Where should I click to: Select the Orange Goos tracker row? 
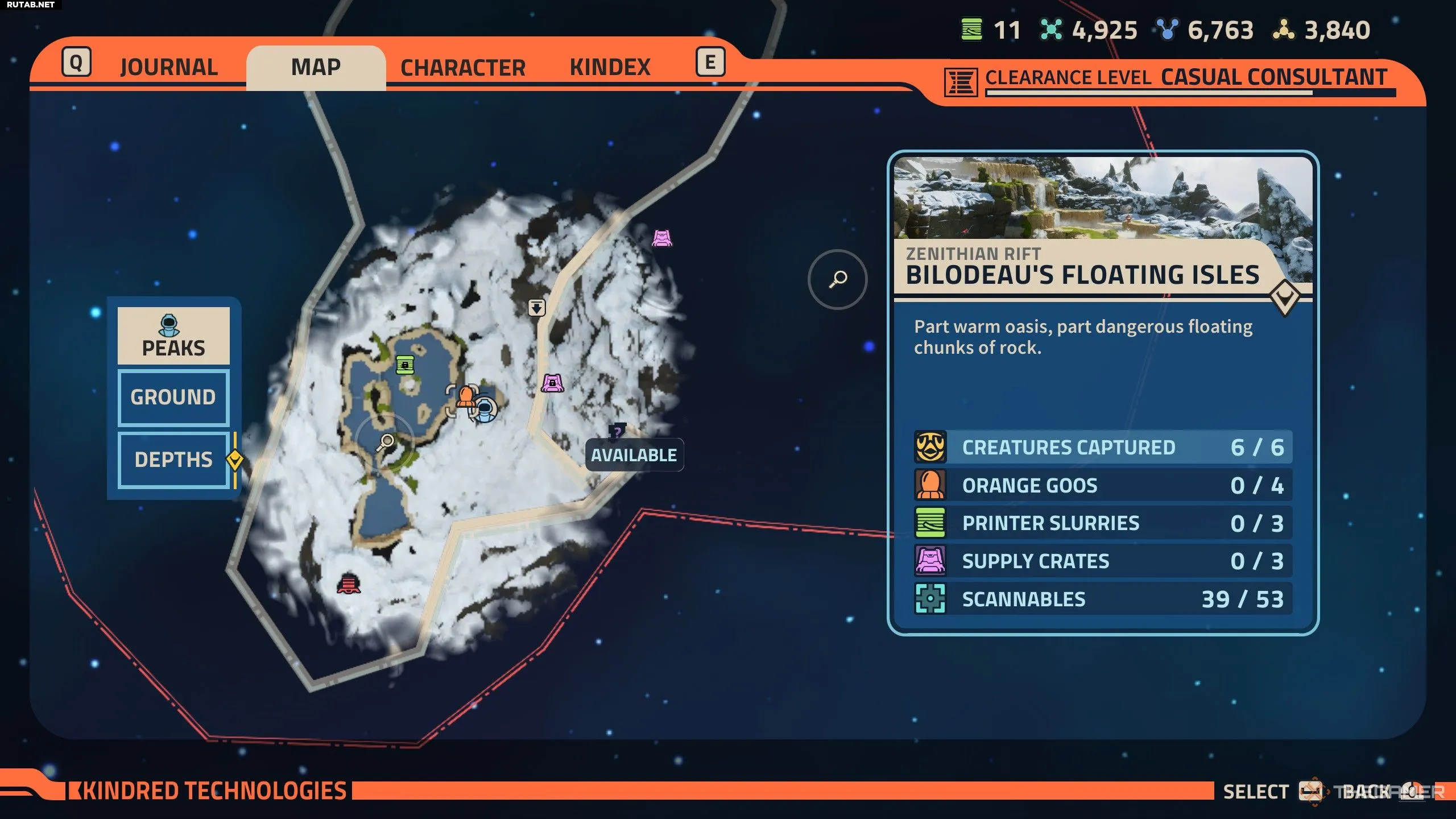click(1103, 486)
